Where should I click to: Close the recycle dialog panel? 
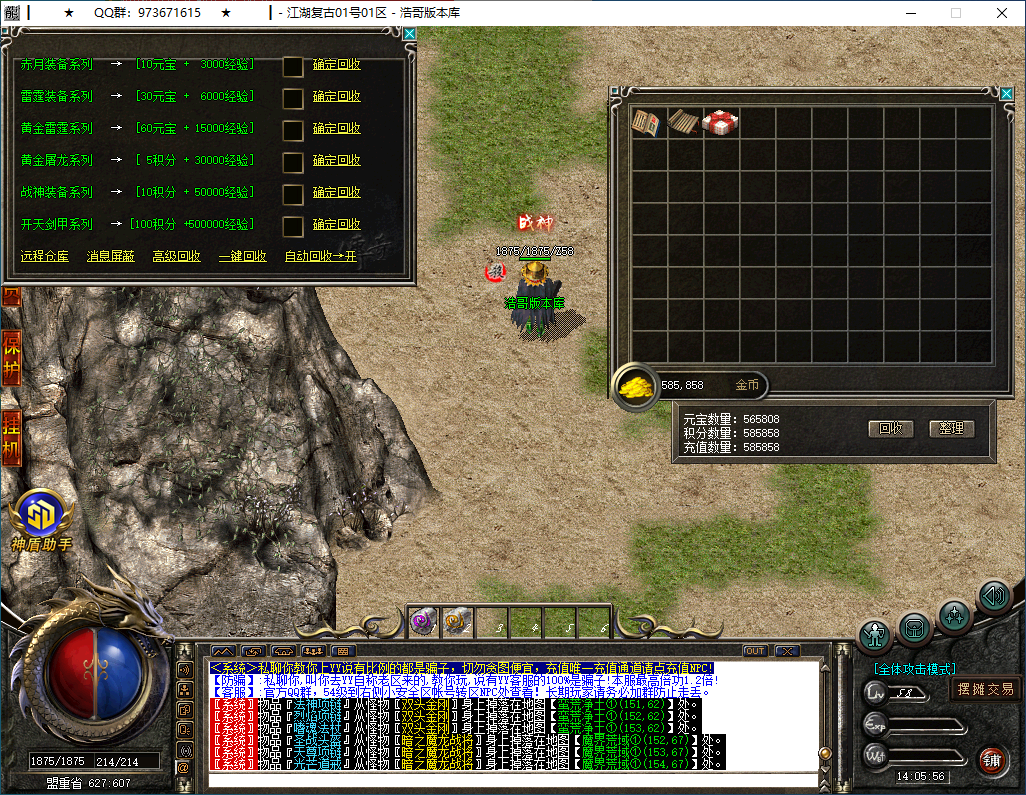pyautogui.click(x=409, y=33)
